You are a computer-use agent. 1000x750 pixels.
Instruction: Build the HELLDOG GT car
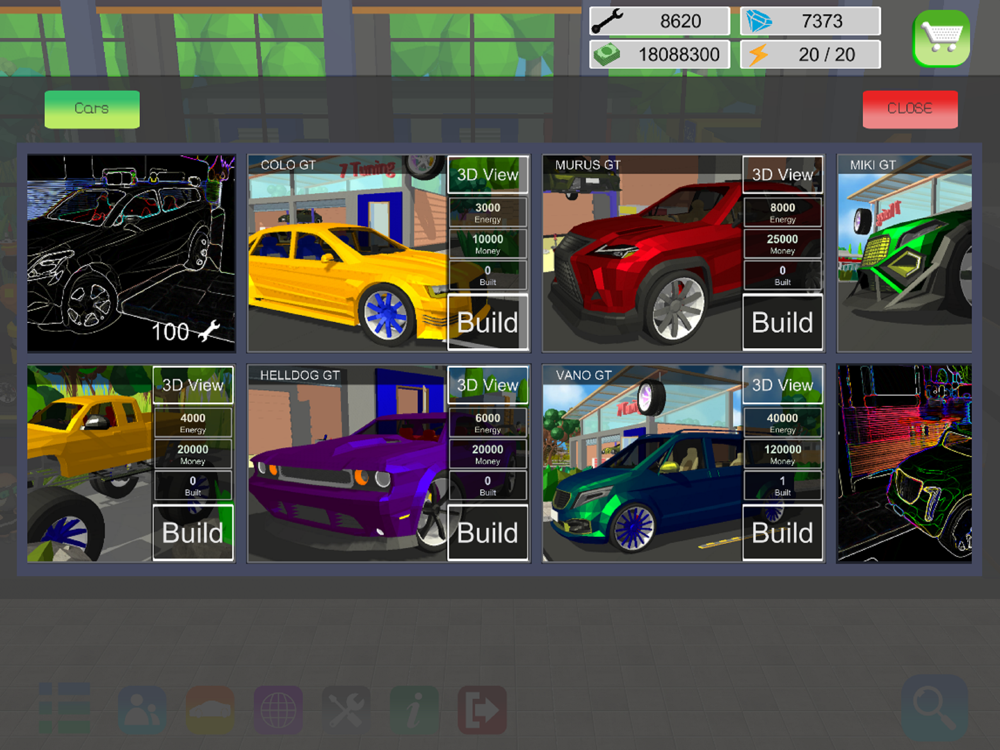tap(488, 532)
